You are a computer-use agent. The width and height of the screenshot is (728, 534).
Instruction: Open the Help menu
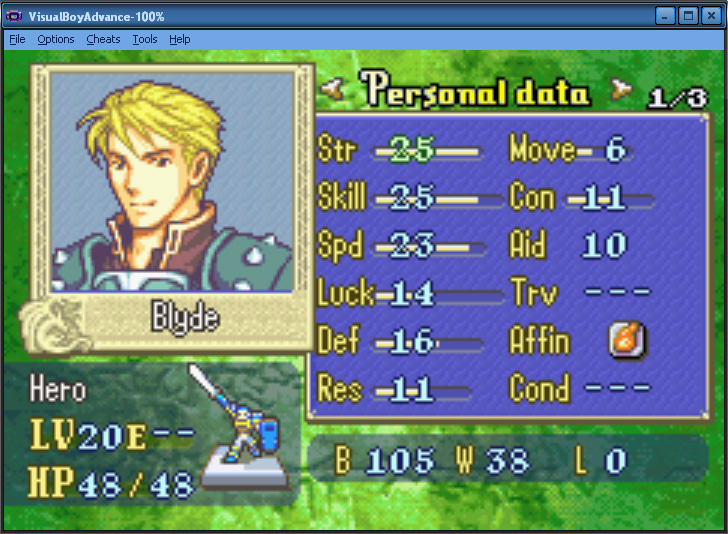180,39
